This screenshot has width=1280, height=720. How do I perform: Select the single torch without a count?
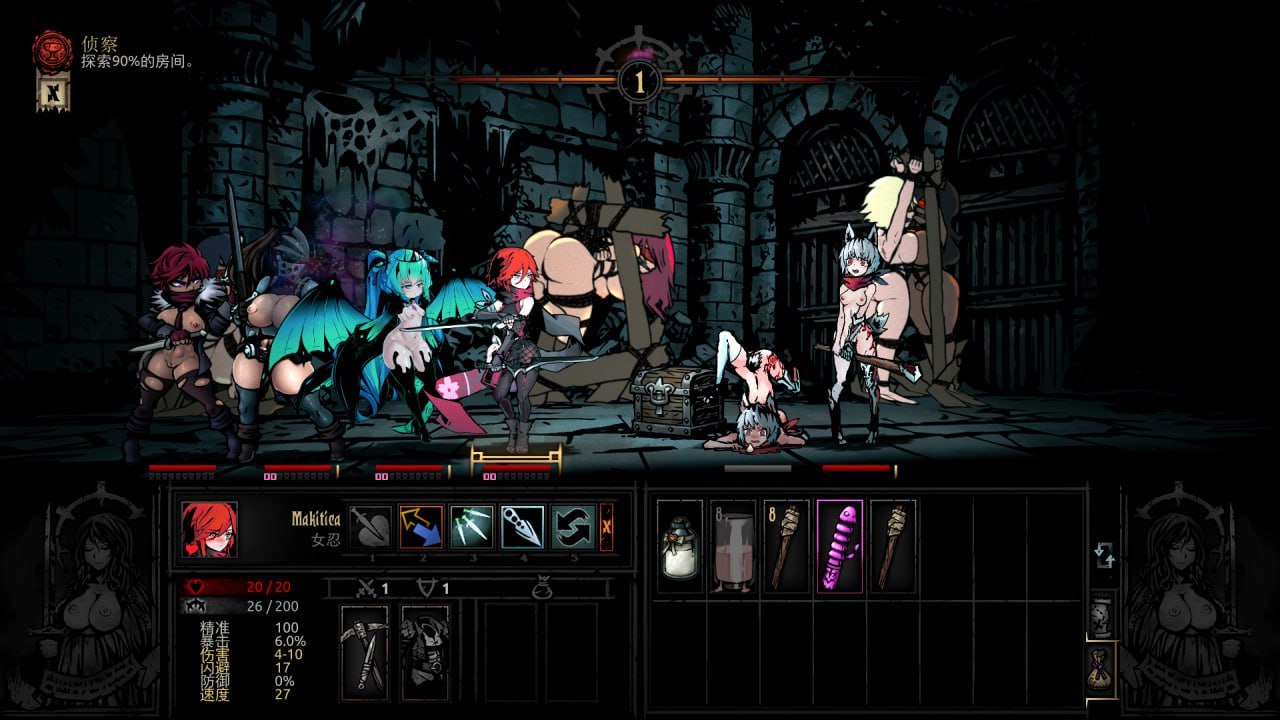892,547
